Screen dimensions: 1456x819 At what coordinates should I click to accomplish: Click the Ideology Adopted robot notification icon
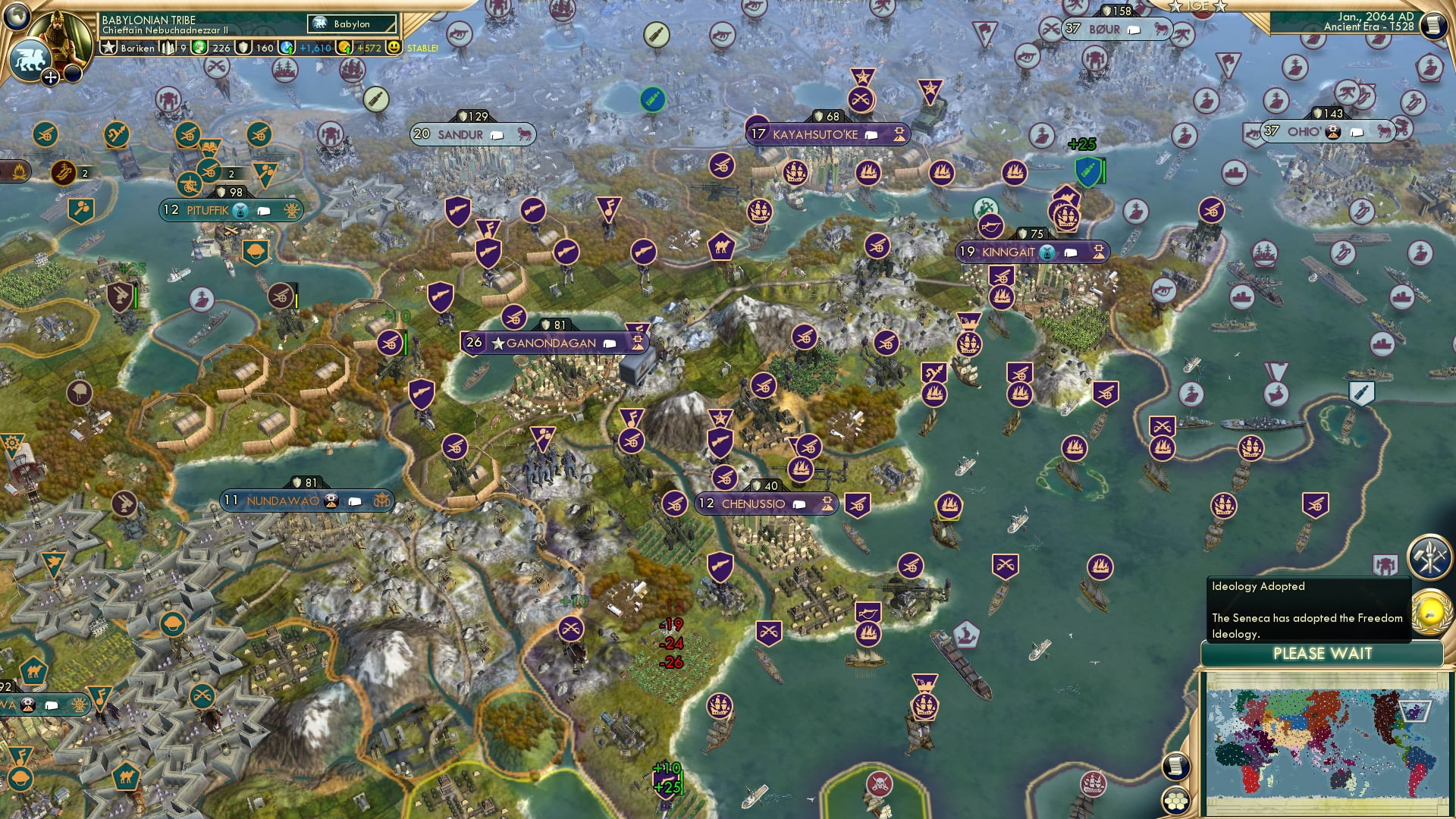(1385, 565)
